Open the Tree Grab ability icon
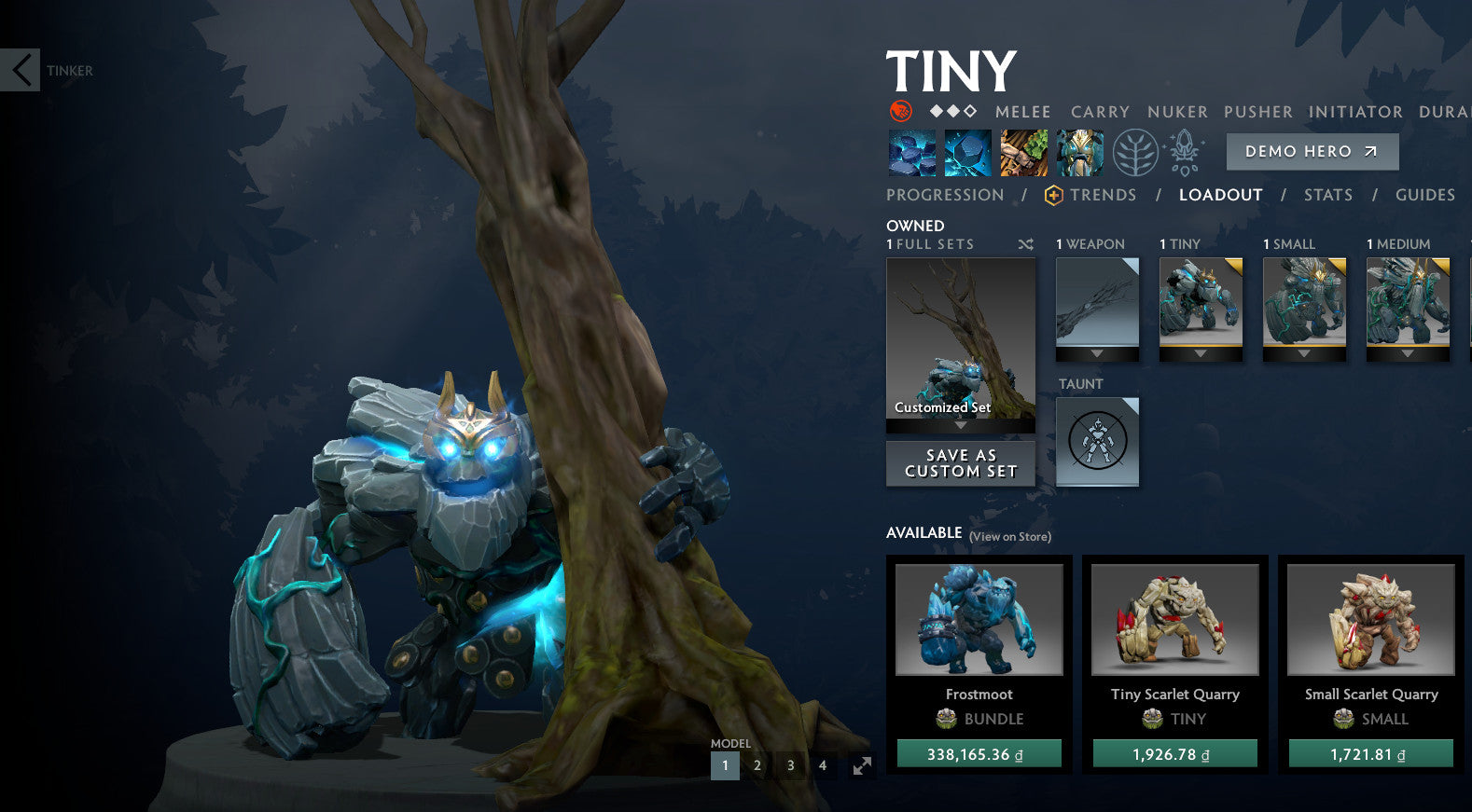The width and height of the screenshot is (1472, 812). coord(1023,152)
